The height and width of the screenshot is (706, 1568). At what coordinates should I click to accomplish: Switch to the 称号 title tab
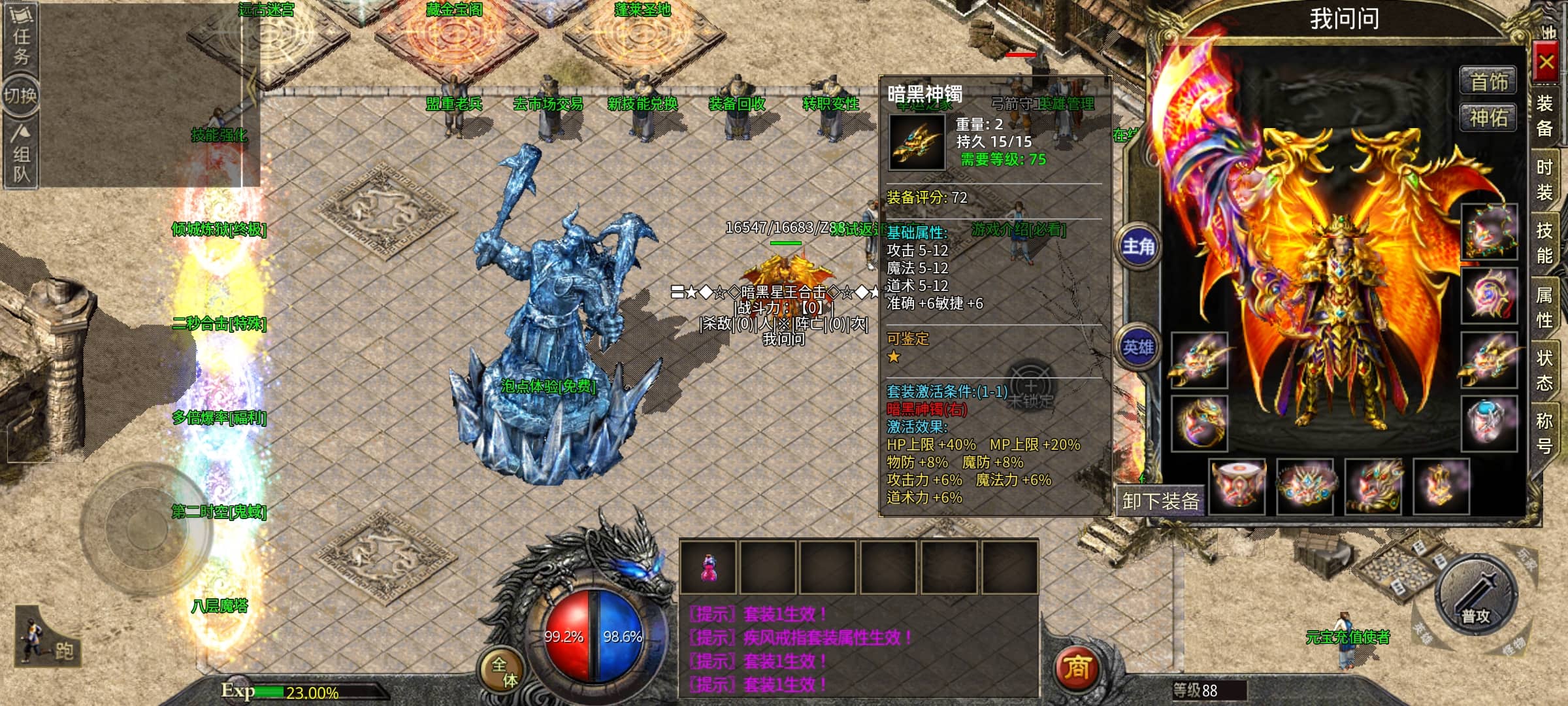(1544, 433)
